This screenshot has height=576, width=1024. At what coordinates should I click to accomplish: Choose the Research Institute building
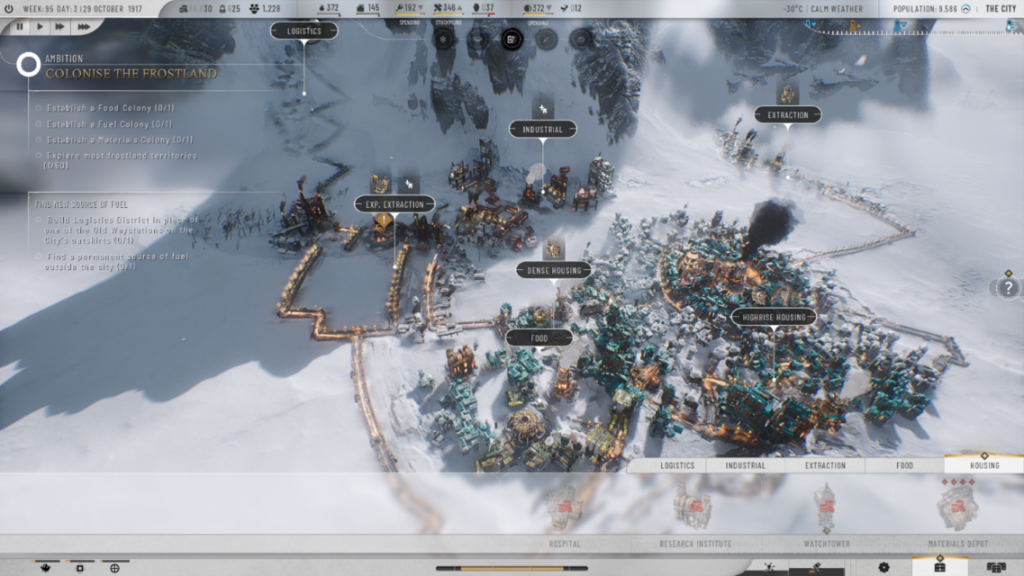pos(695,510)
